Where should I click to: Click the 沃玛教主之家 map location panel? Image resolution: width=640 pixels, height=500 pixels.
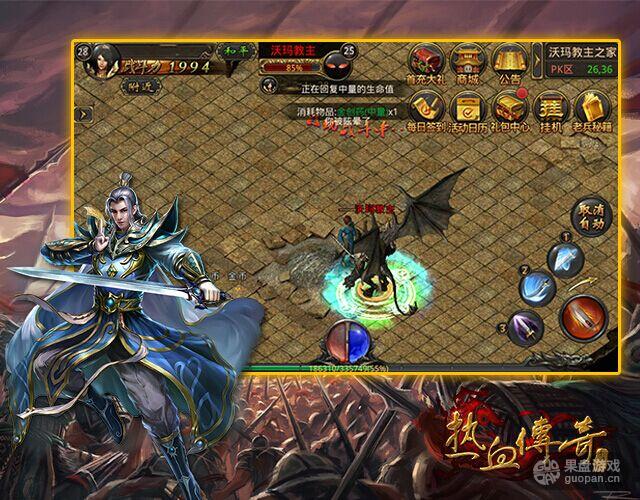[x=581, y=60]
